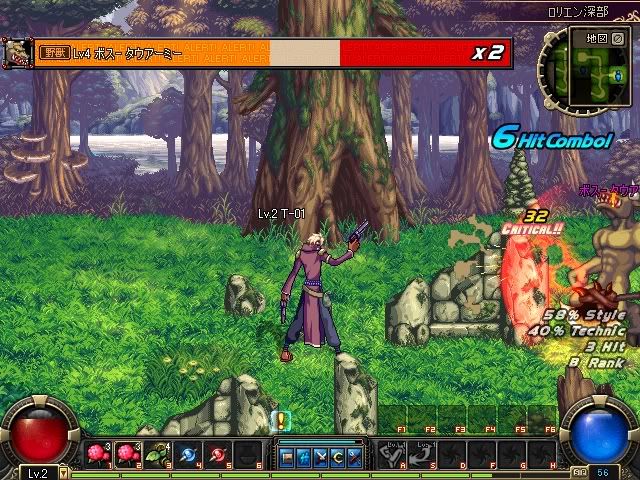Open the crossed swords menu button

[321, 458]
